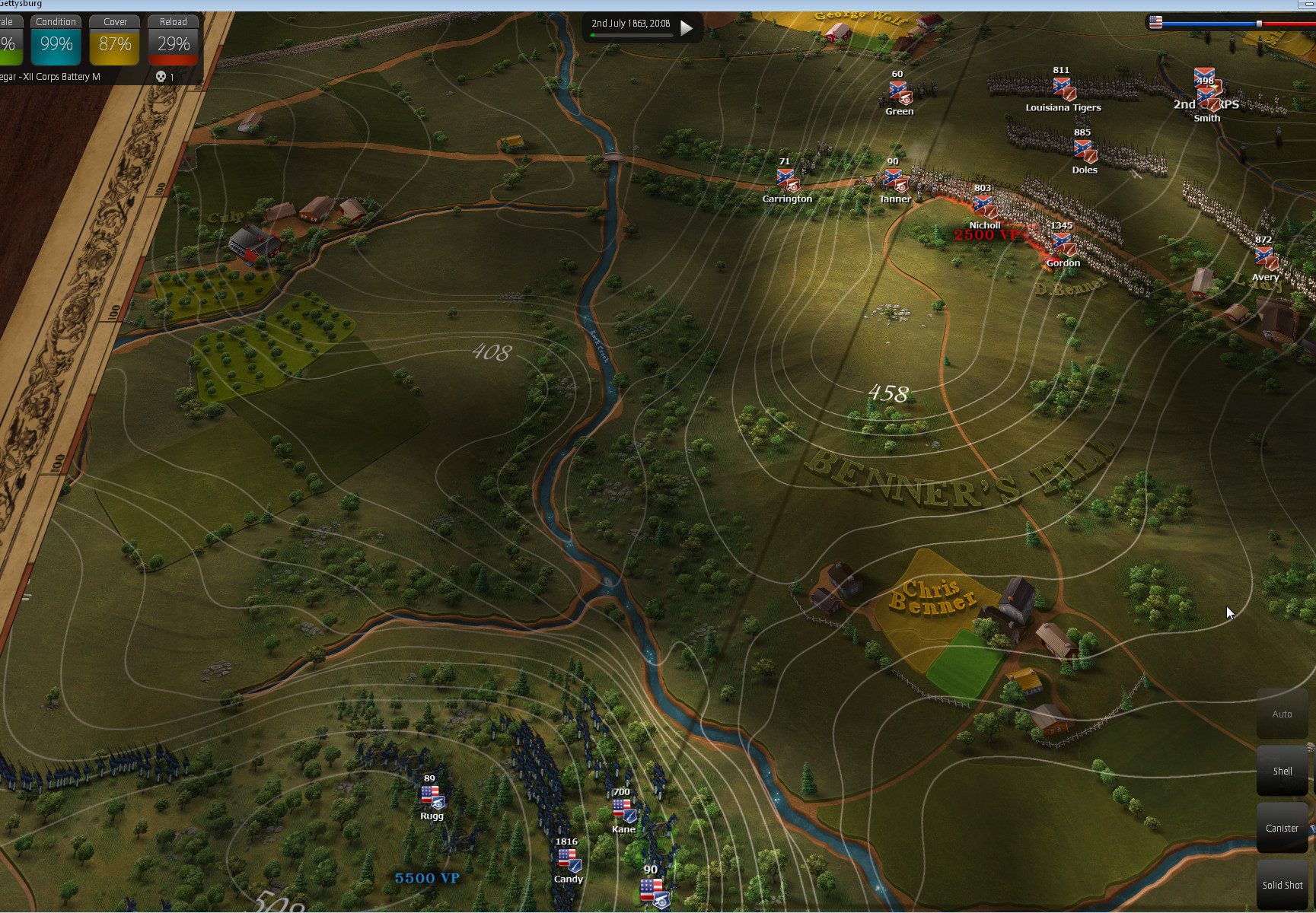This screenshot has height=913, width=1316.
Task: Pick Nicholl's Confederate unit marker
Action: [983, 206]
